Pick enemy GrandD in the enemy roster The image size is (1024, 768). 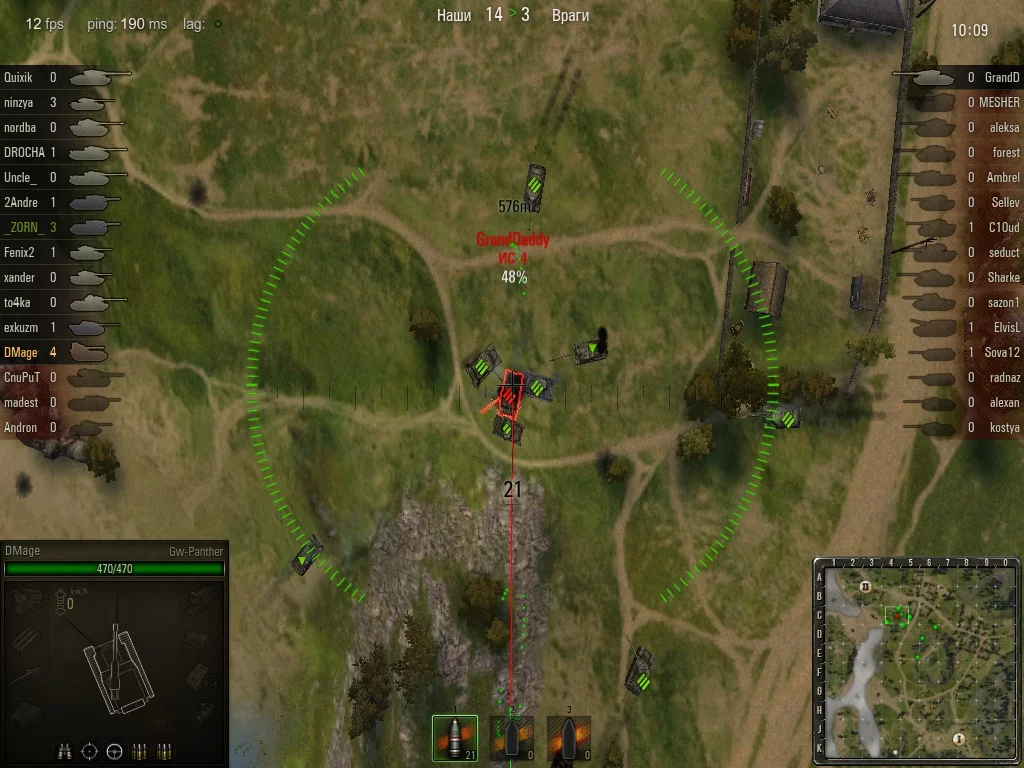click(960, 77)
